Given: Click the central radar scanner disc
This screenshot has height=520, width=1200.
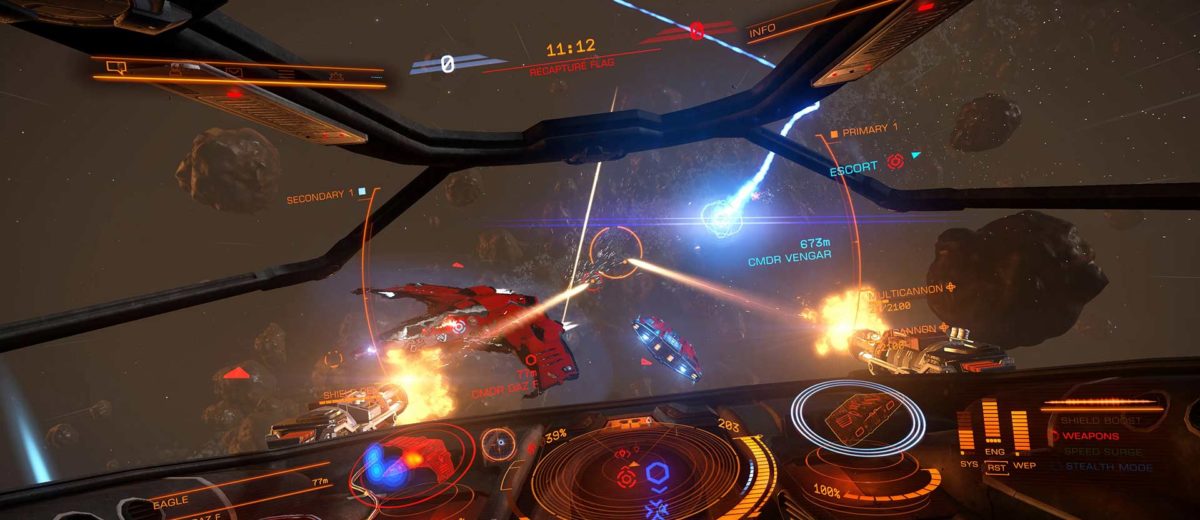Looking at the screenshot, I should point(655,473).
